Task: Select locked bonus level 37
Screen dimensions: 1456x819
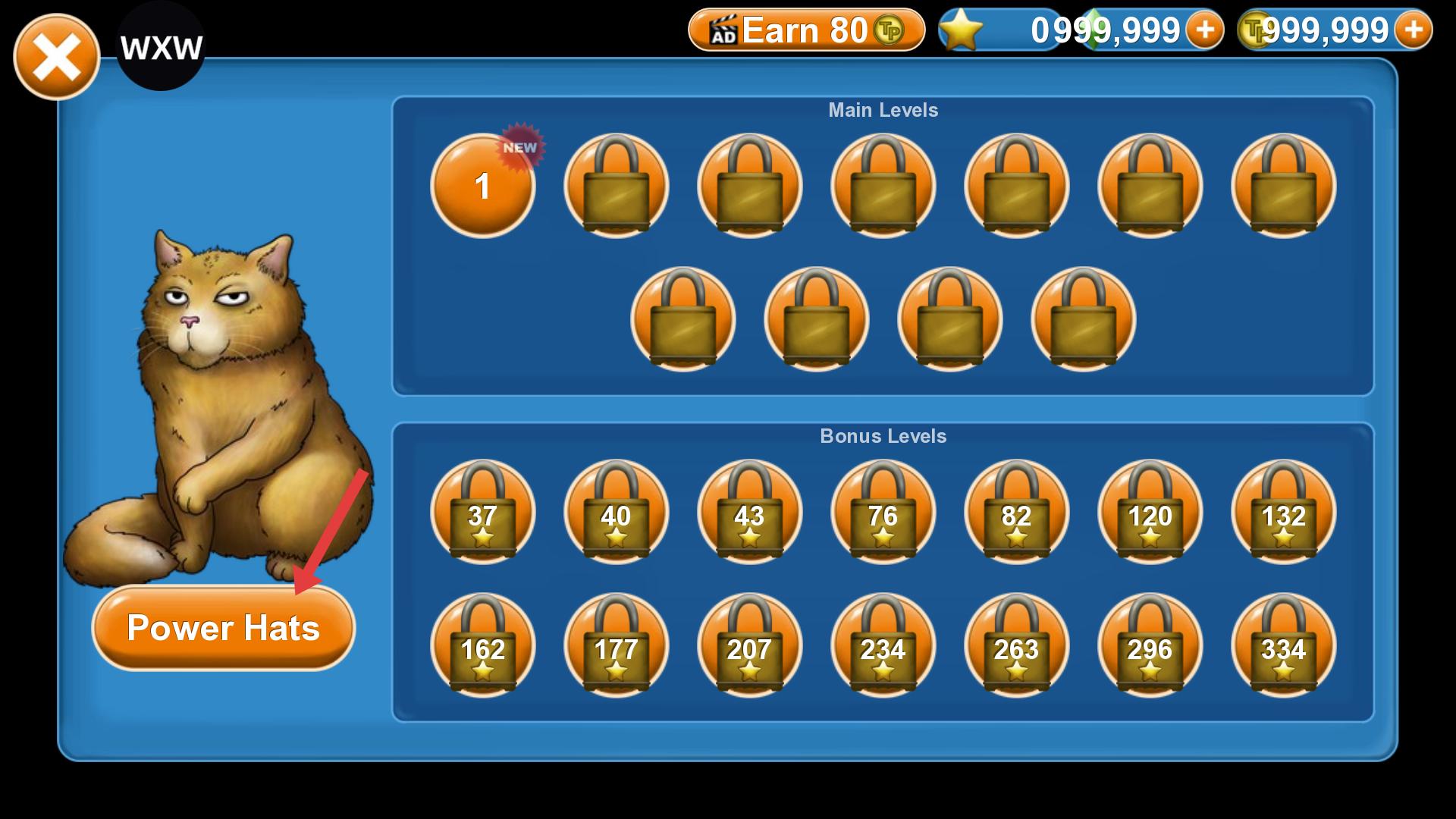Action: pos(482,513)
